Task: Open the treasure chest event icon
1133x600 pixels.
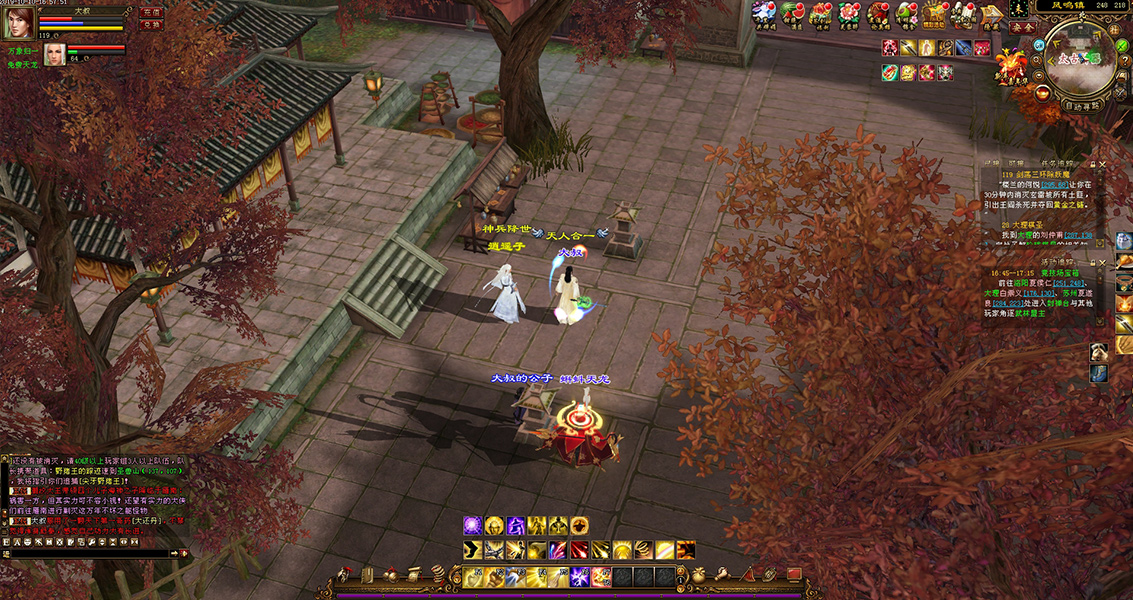Action: coord(935,13)
